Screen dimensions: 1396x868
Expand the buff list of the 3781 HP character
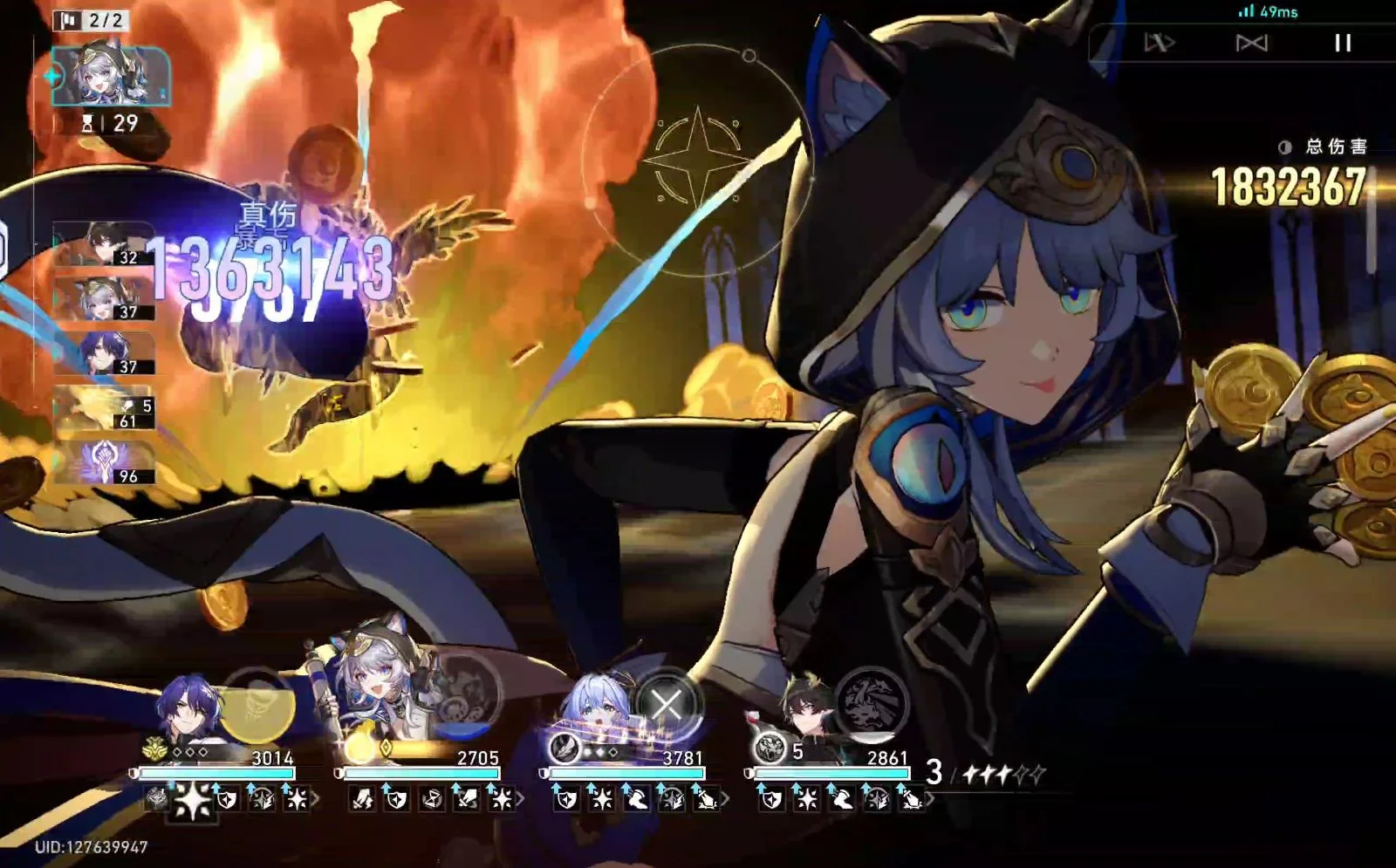[725, 798]
